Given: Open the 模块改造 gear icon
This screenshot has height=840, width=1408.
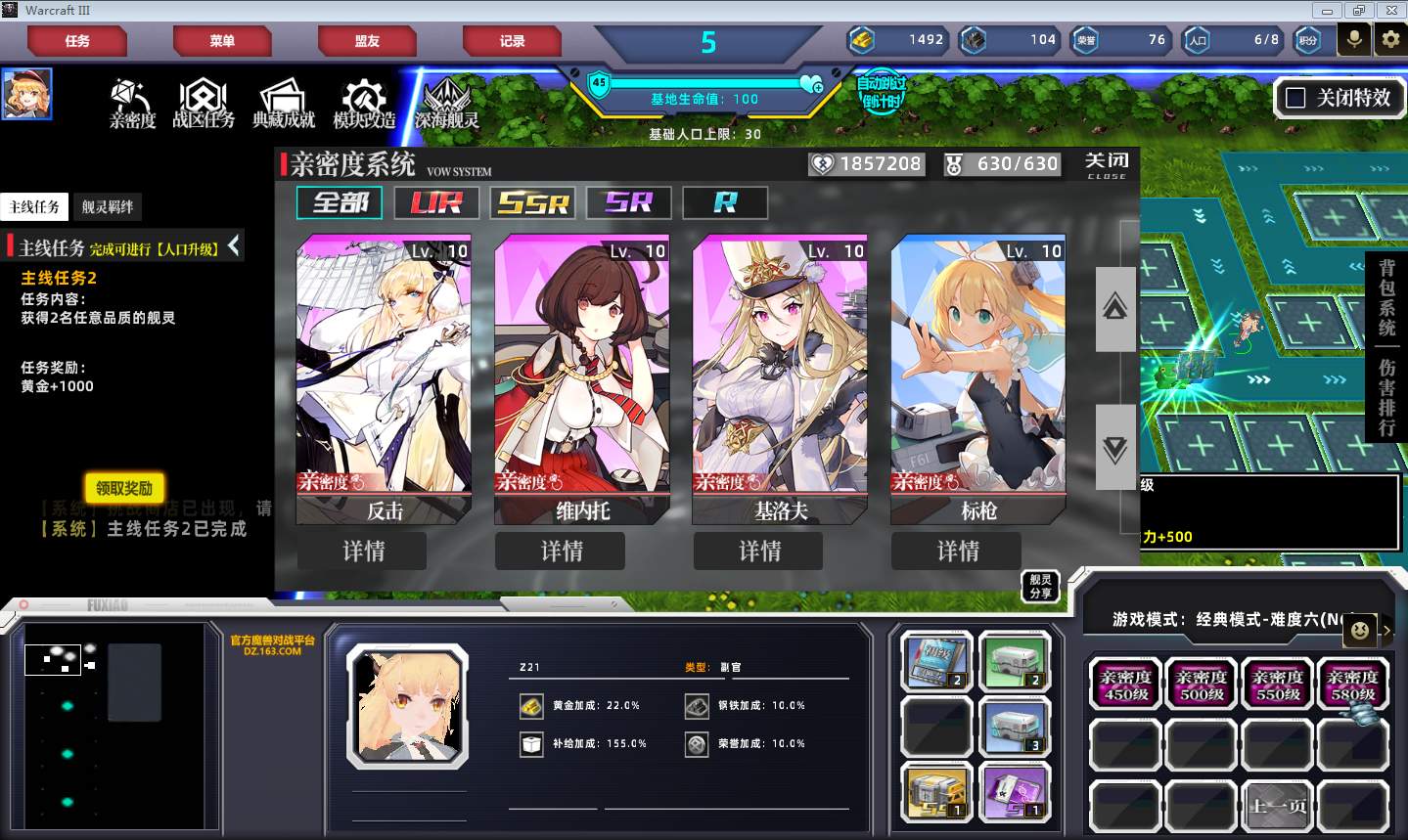Looking at the screenshot, I should pos(364,104).
